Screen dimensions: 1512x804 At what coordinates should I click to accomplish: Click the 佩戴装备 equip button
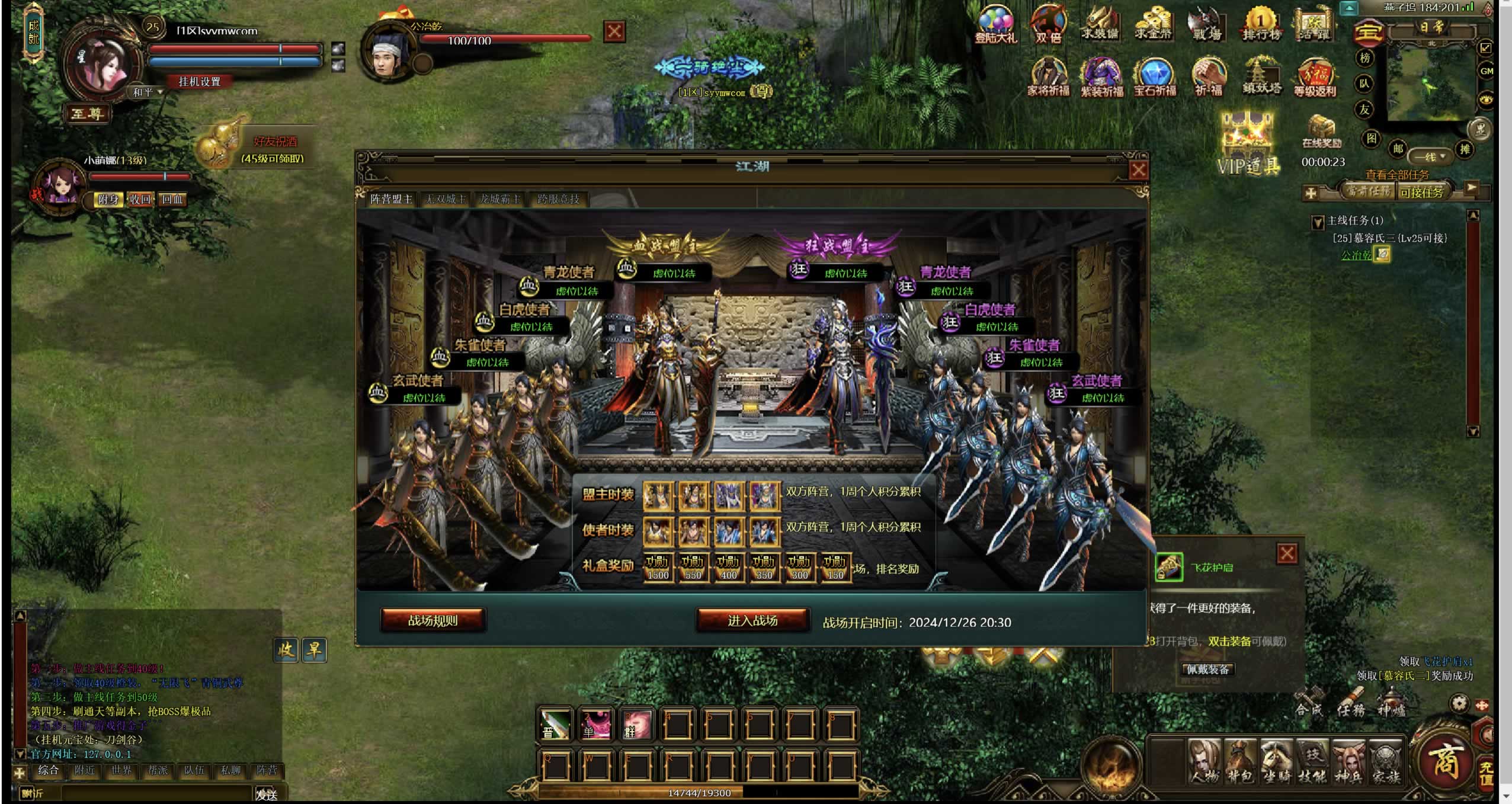[1207, 670]
